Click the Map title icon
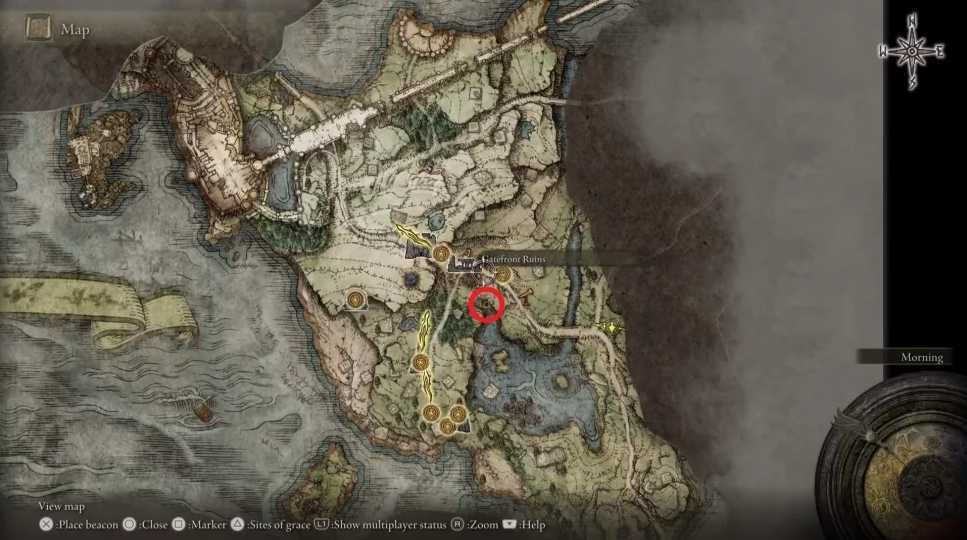967x540 pixels. 39,28
